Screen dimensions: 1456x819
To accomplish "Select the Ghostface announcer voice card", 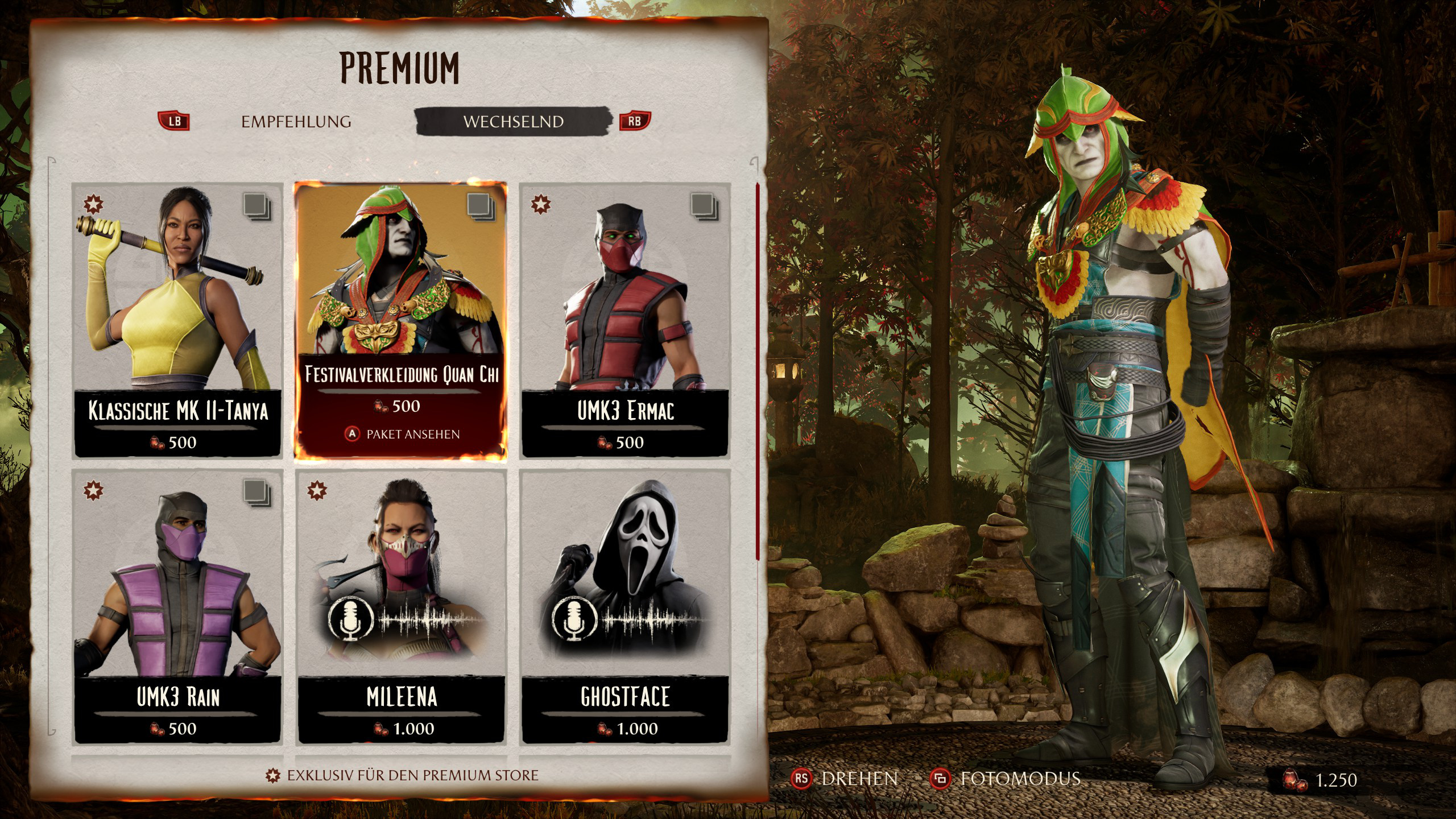I will pyautogui.click(x=625, y=606).
